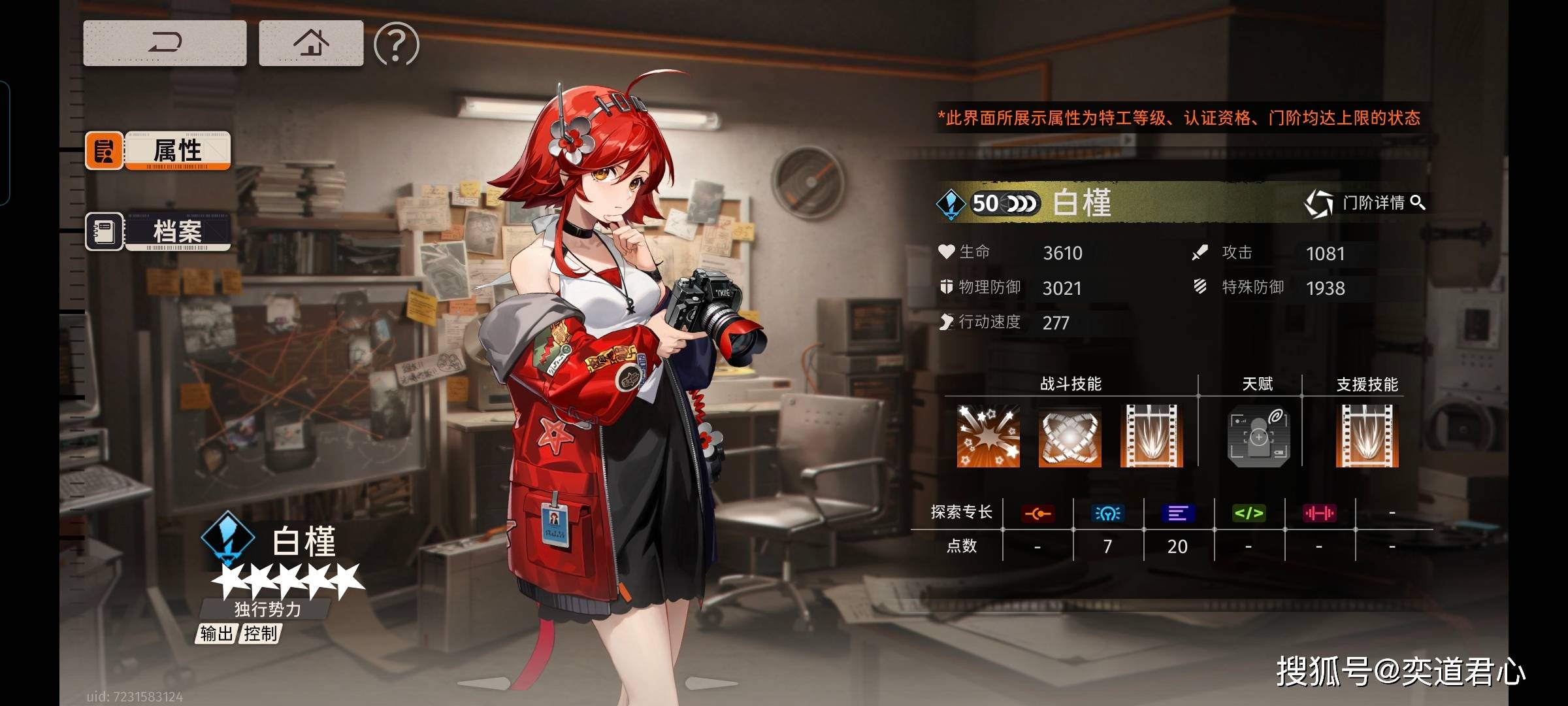The width and height of the screenshot is (1568, 706).
Task: Open the 天赋 camera talent icon
Action: point(1258,436)
